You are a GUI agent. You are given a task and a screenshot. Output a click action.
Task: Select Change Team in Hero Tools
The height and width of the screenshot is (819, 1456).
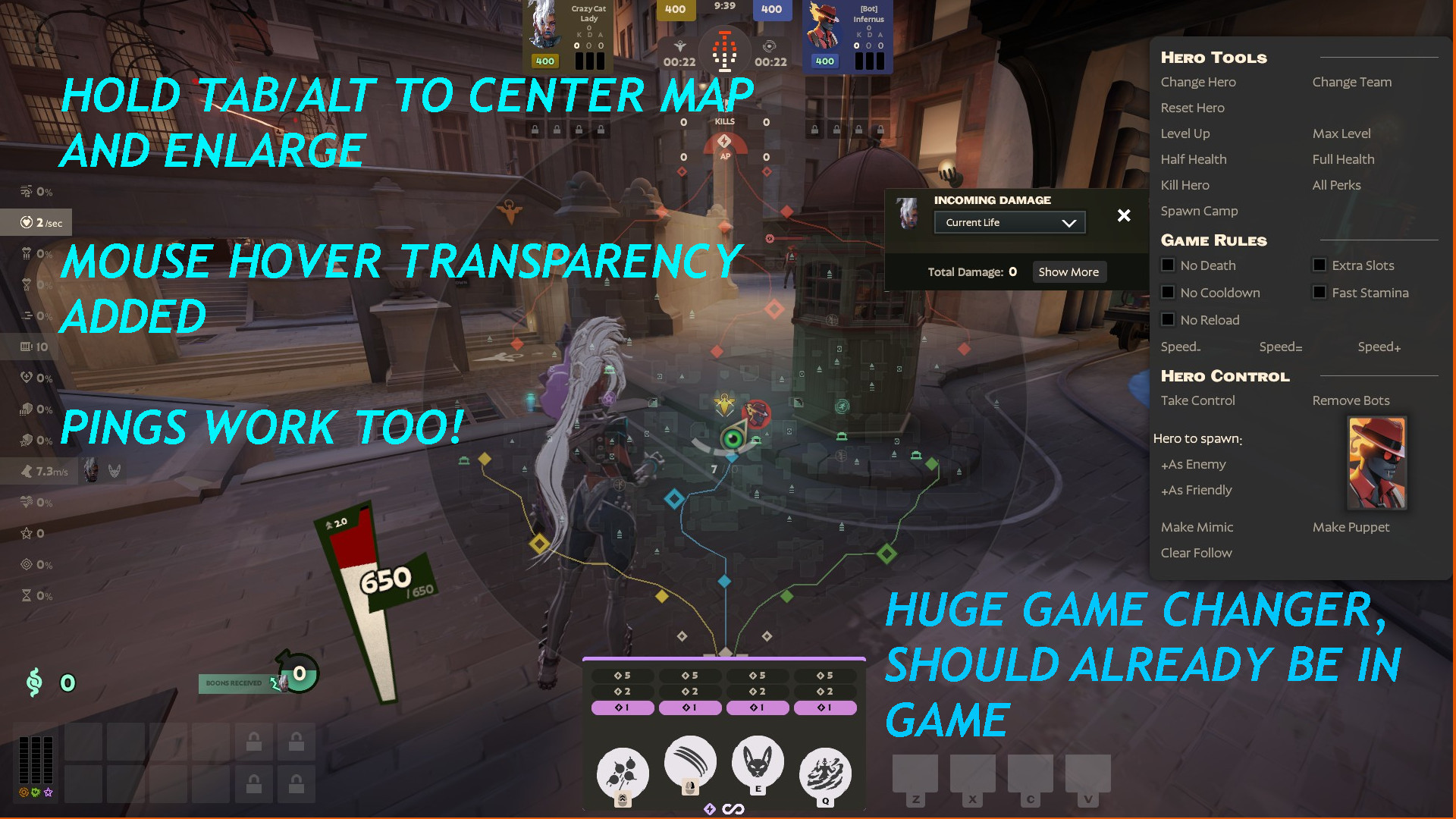[1351, 82]
